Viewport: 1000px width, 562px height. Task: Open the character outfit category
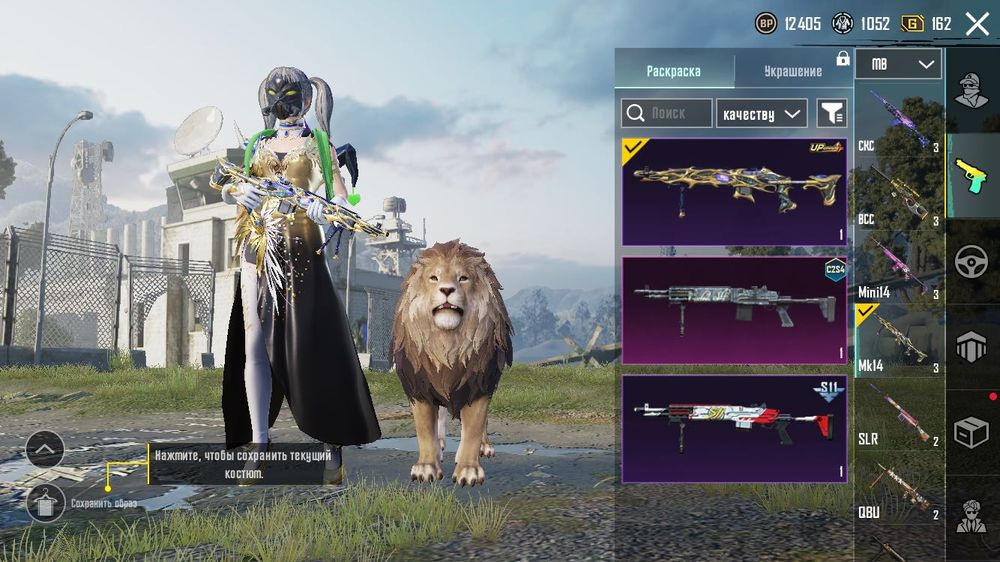click(972, 90)
